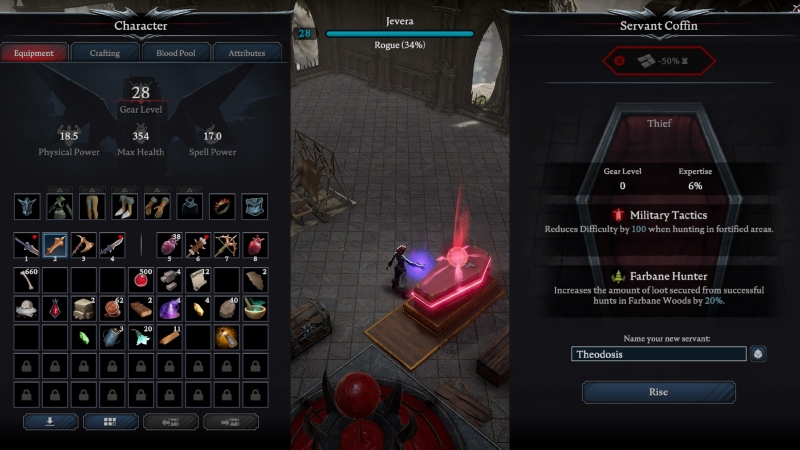Open the Blood Pool tab
The width and height of the screenshot is (800, 450).
point(175,53)
